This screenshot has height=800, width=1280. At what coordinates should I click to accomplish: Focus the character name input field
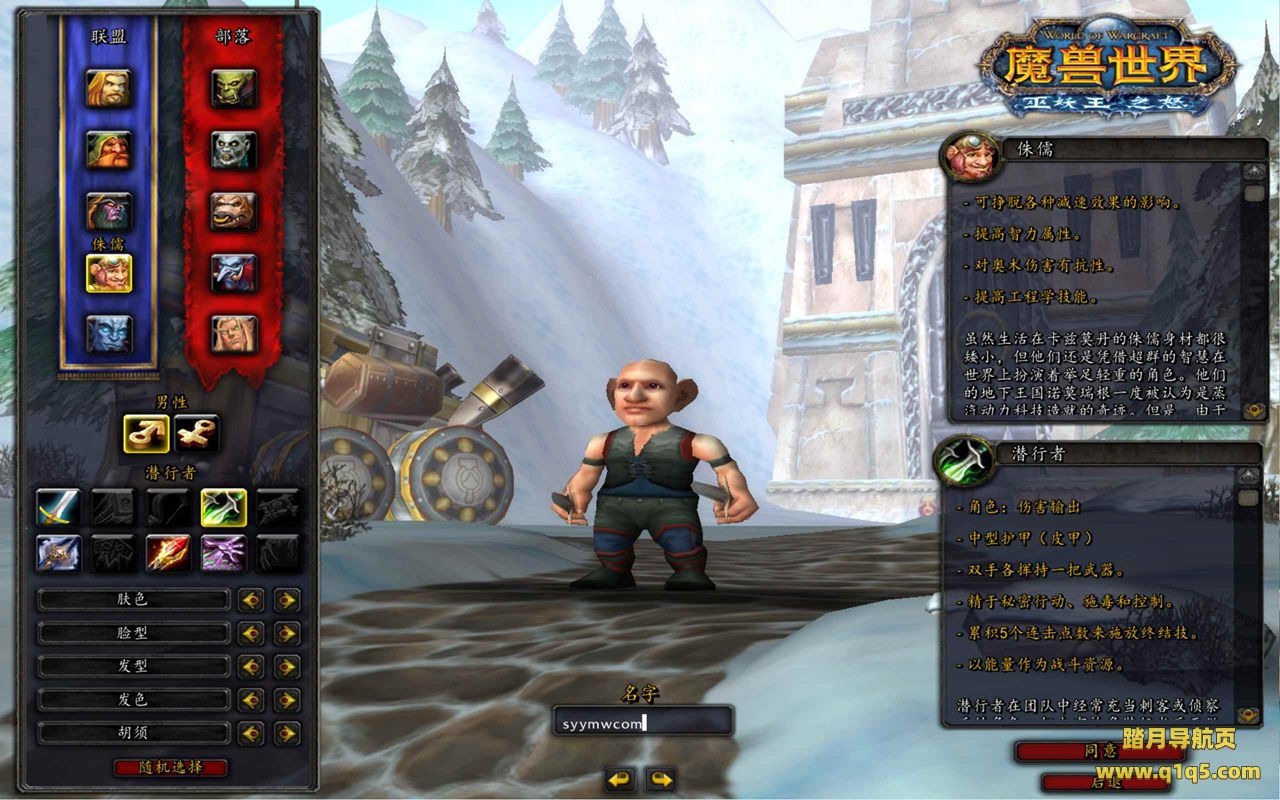[642, 721]
